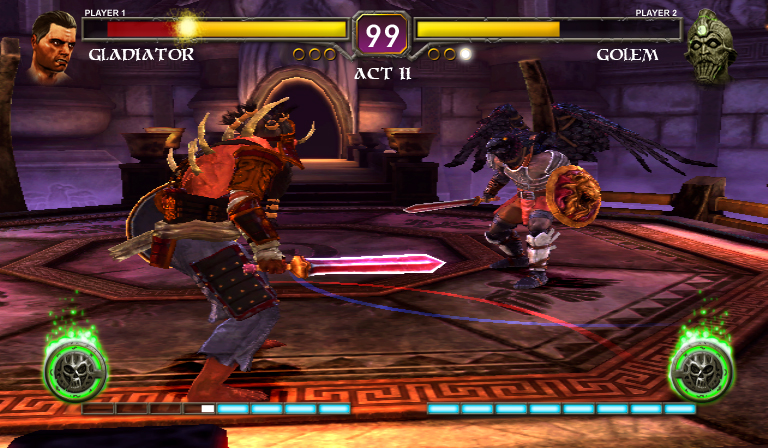This screenshot has width=768, height=448.
Task: Click the Golem mask portrait for Player 2
Action: point(714,47)
